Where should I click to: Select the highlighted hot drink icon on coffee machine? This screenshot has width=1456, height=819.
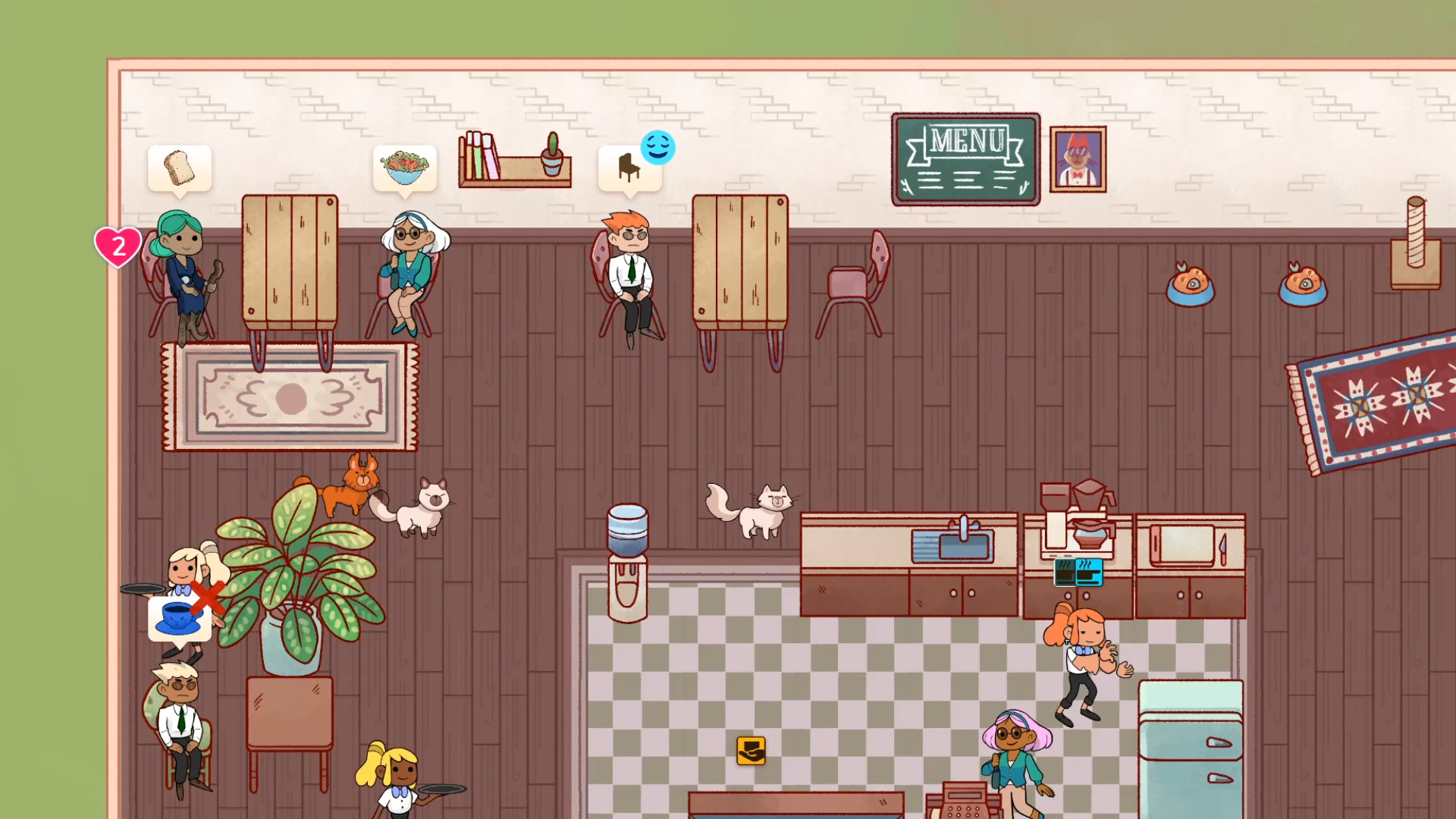coord(1089,573)
